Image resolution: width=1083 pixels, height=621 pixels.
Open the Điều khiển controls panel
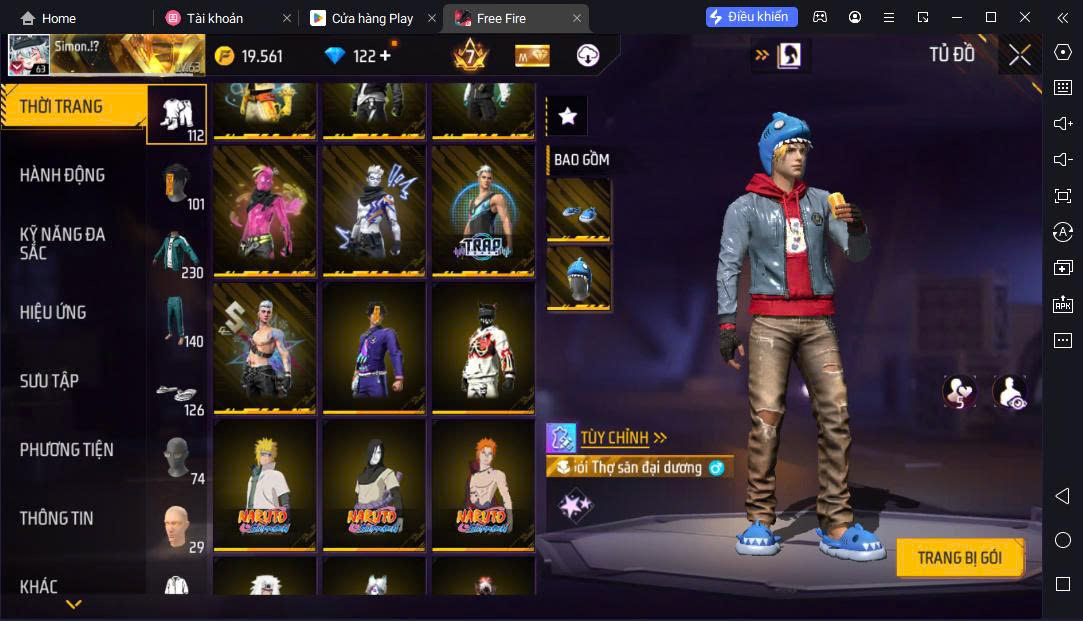click(752, 17)
